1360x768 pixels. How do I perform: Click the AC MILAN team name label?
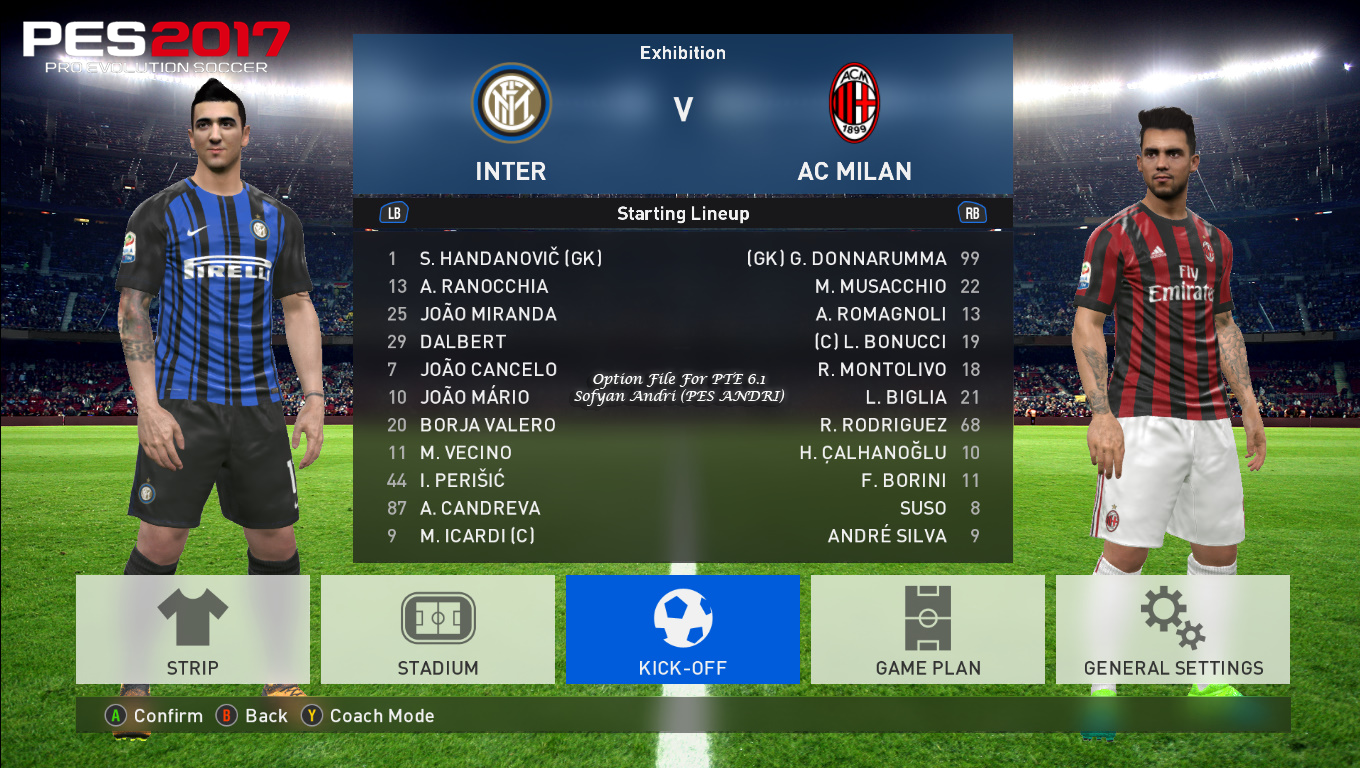[855, 171]
